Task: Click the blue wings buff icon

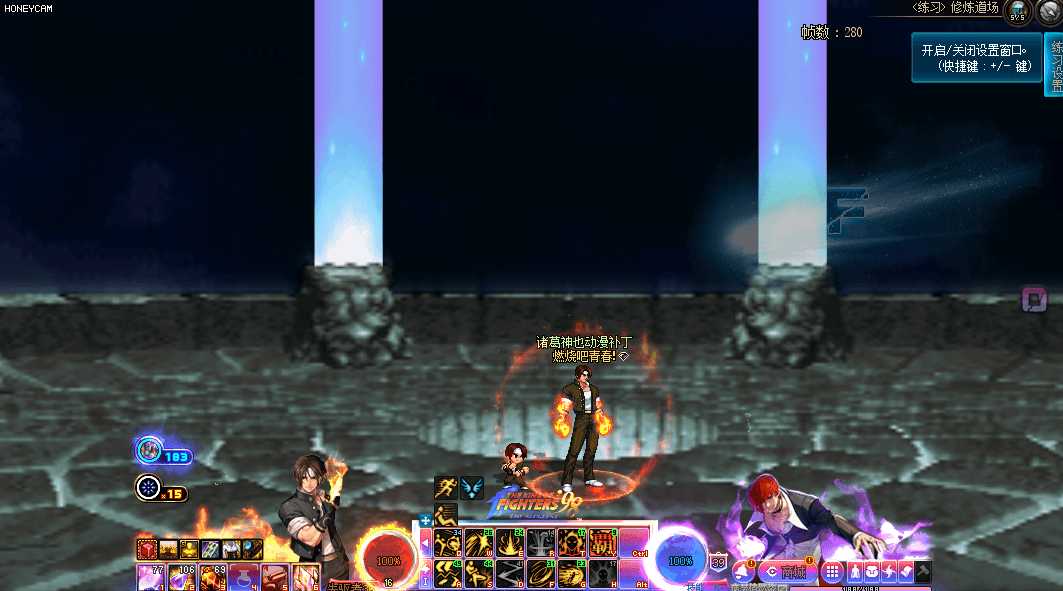Action: point(472,488)
